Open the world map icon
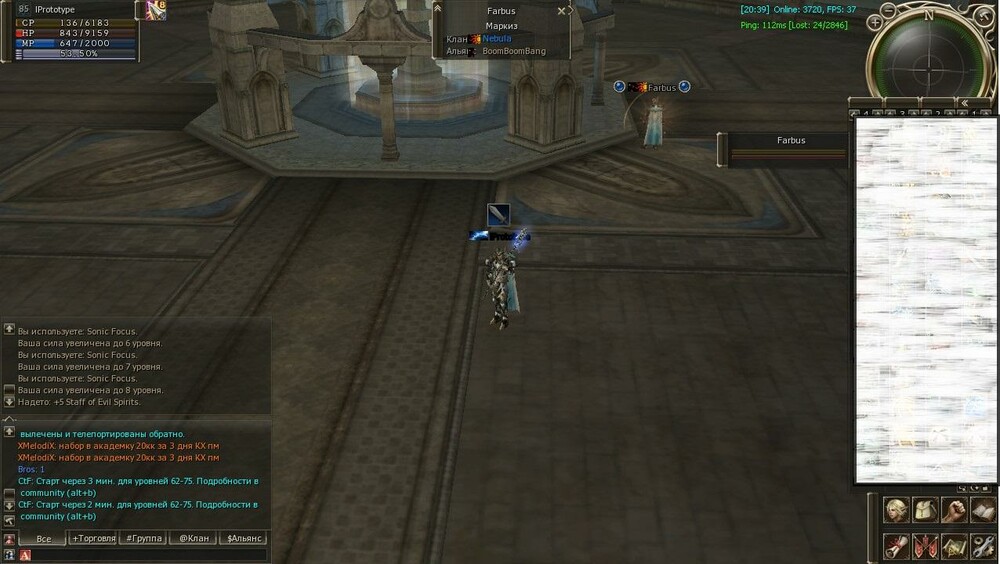 954,546
